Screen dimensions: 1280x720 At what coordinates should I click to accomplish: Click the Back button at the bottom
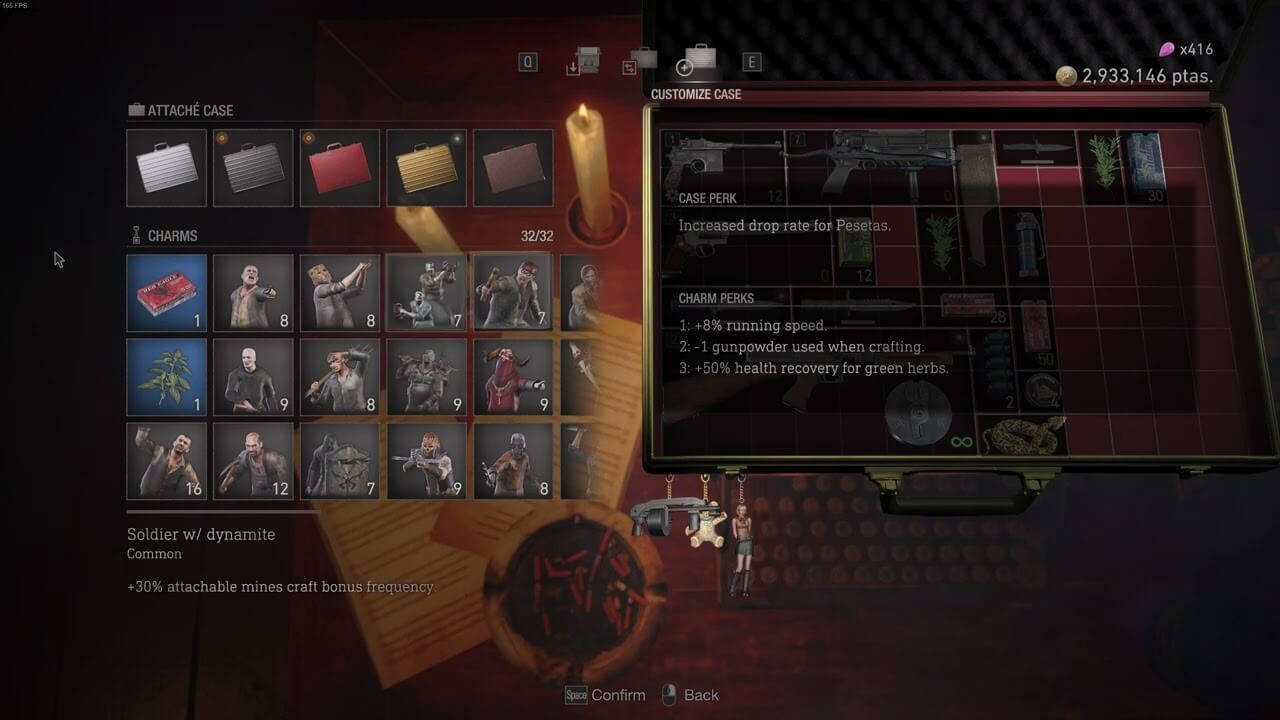click(x=691, y=695)
